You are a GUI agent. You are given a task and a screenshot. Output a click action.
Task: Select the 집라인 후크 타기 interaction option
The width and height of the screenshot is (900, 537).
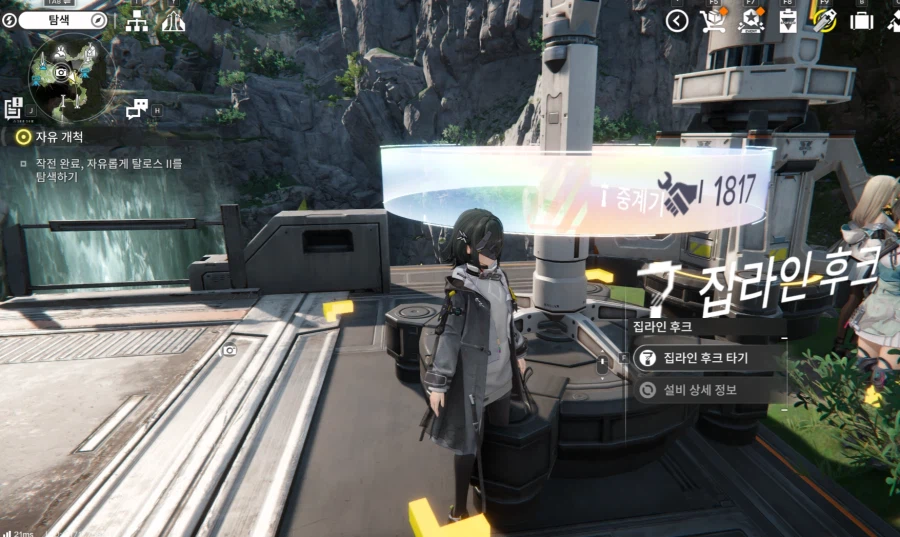pos(706,358)
